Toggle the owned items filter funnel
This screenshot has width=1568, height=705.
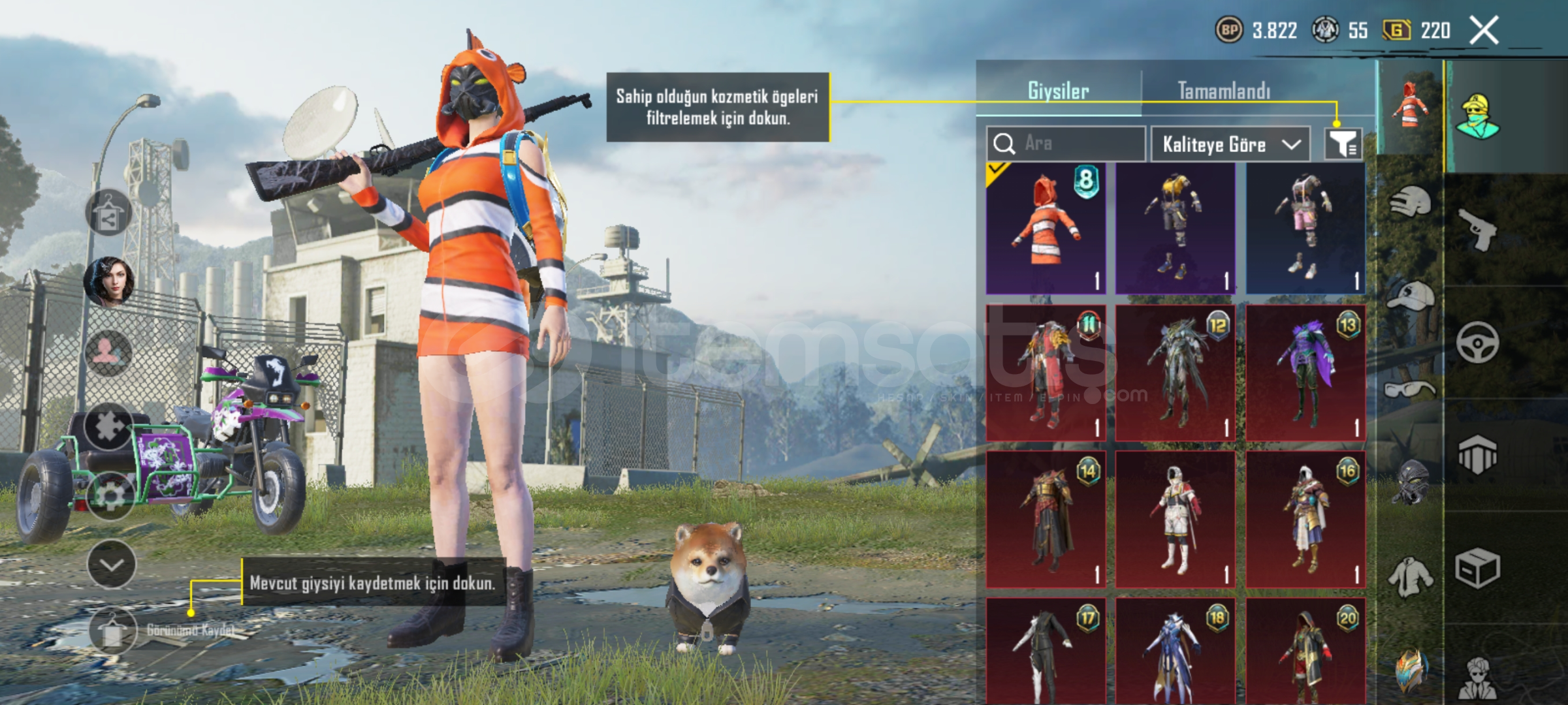point(1343,144)
